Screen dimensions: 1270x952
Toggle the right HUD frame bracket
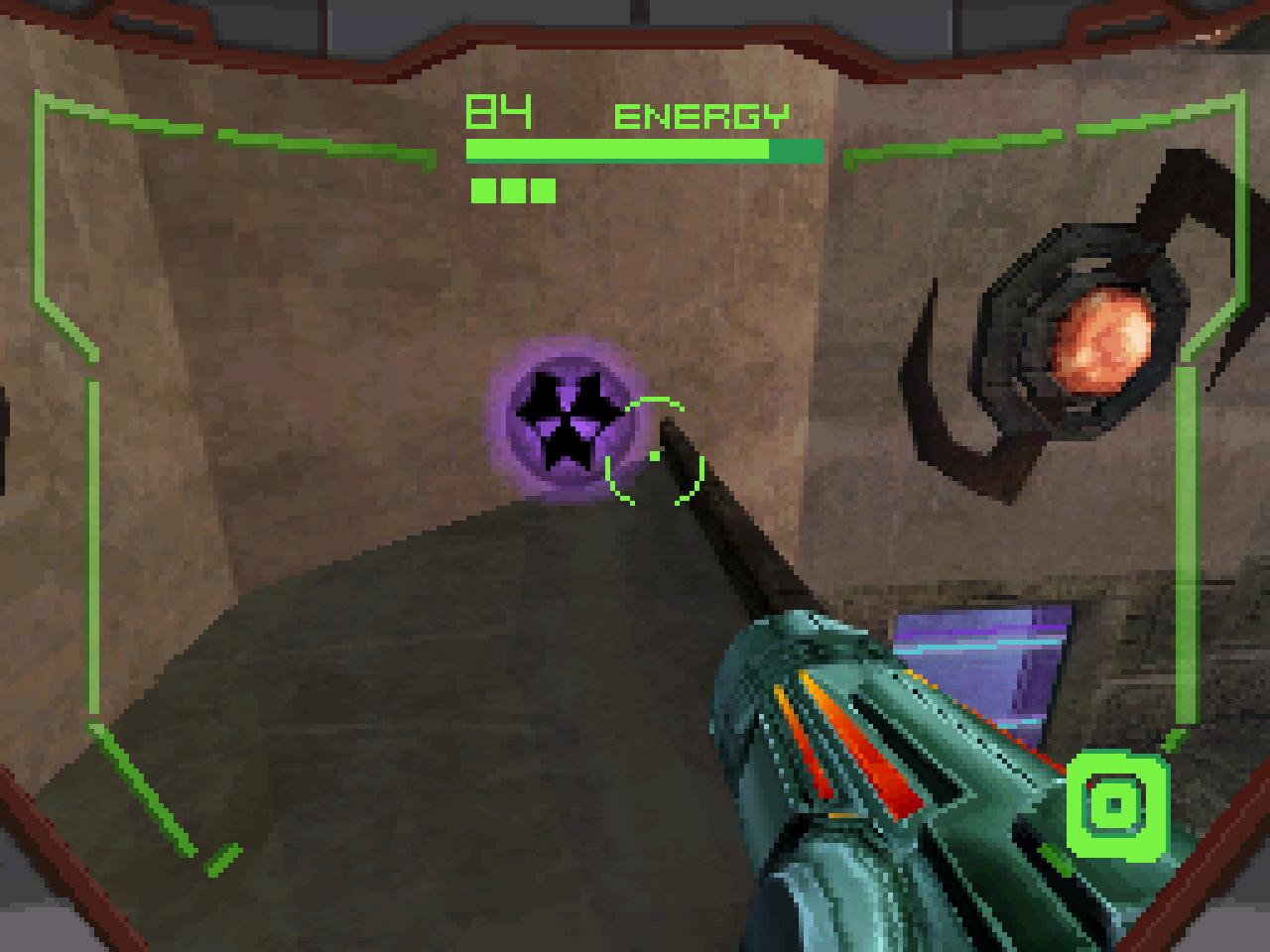(x=1187, y=545)
